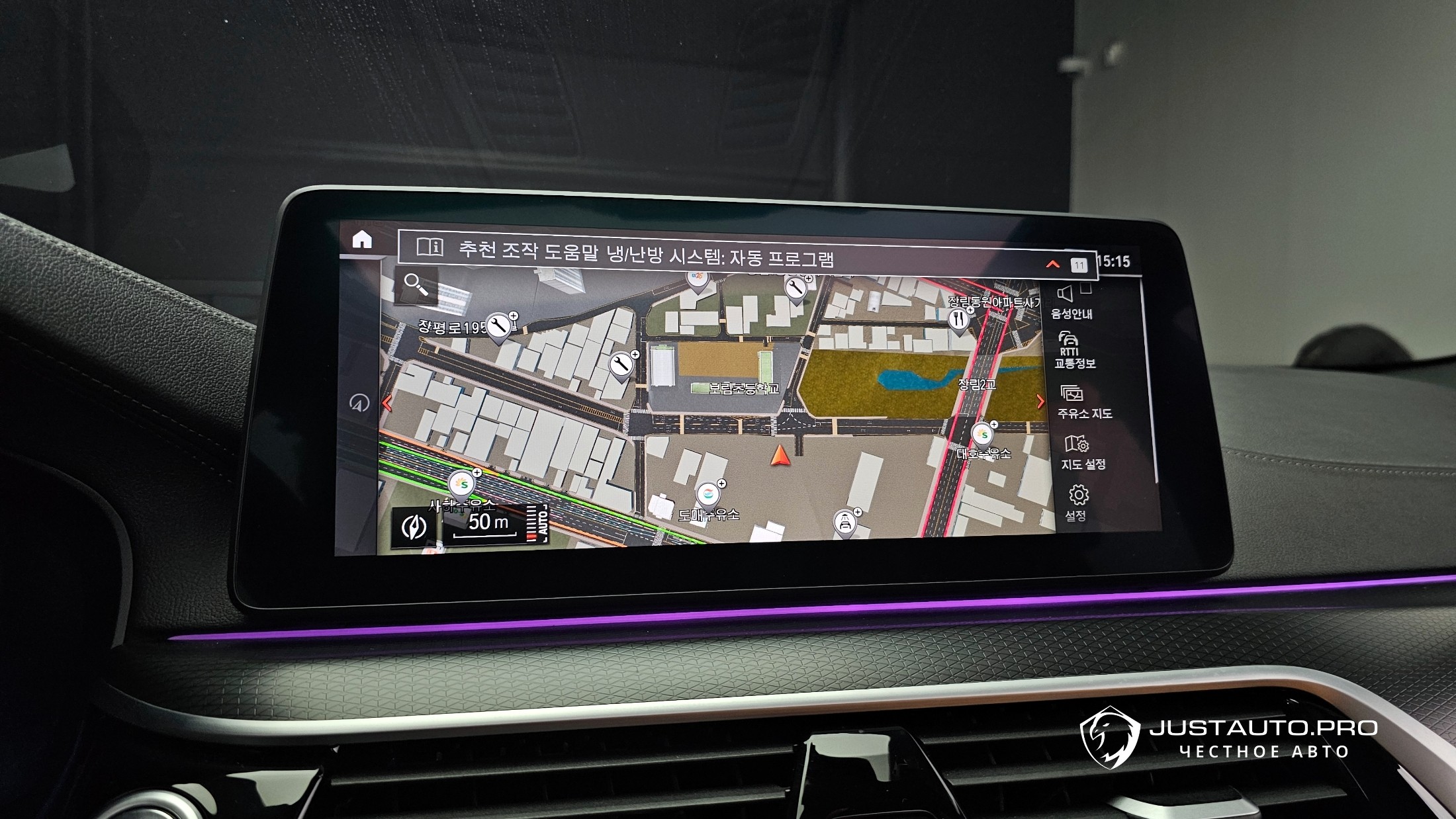Open the round arrow icon left of the map
Image resolution: width=1456 pixels, height=819 pixels.
tap(359, 402)
